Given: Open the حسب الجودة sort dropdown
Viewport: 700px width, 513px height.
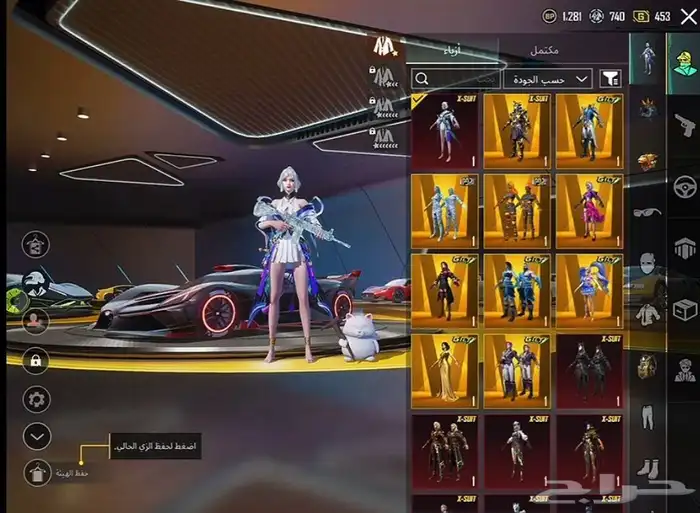Looking at the screenshot, I should click(551, 78).
